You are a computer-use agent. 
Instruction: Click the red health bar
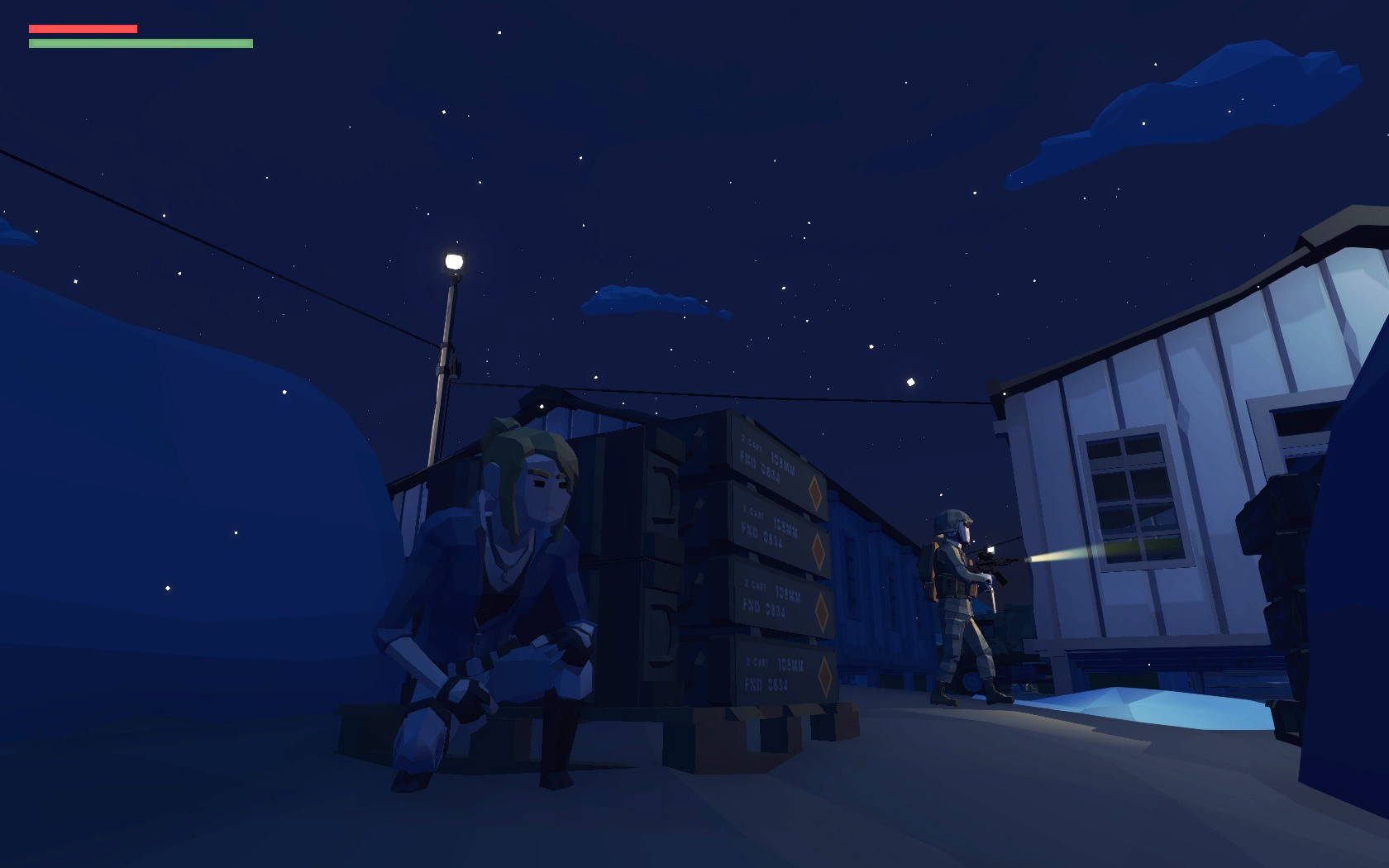83,27
